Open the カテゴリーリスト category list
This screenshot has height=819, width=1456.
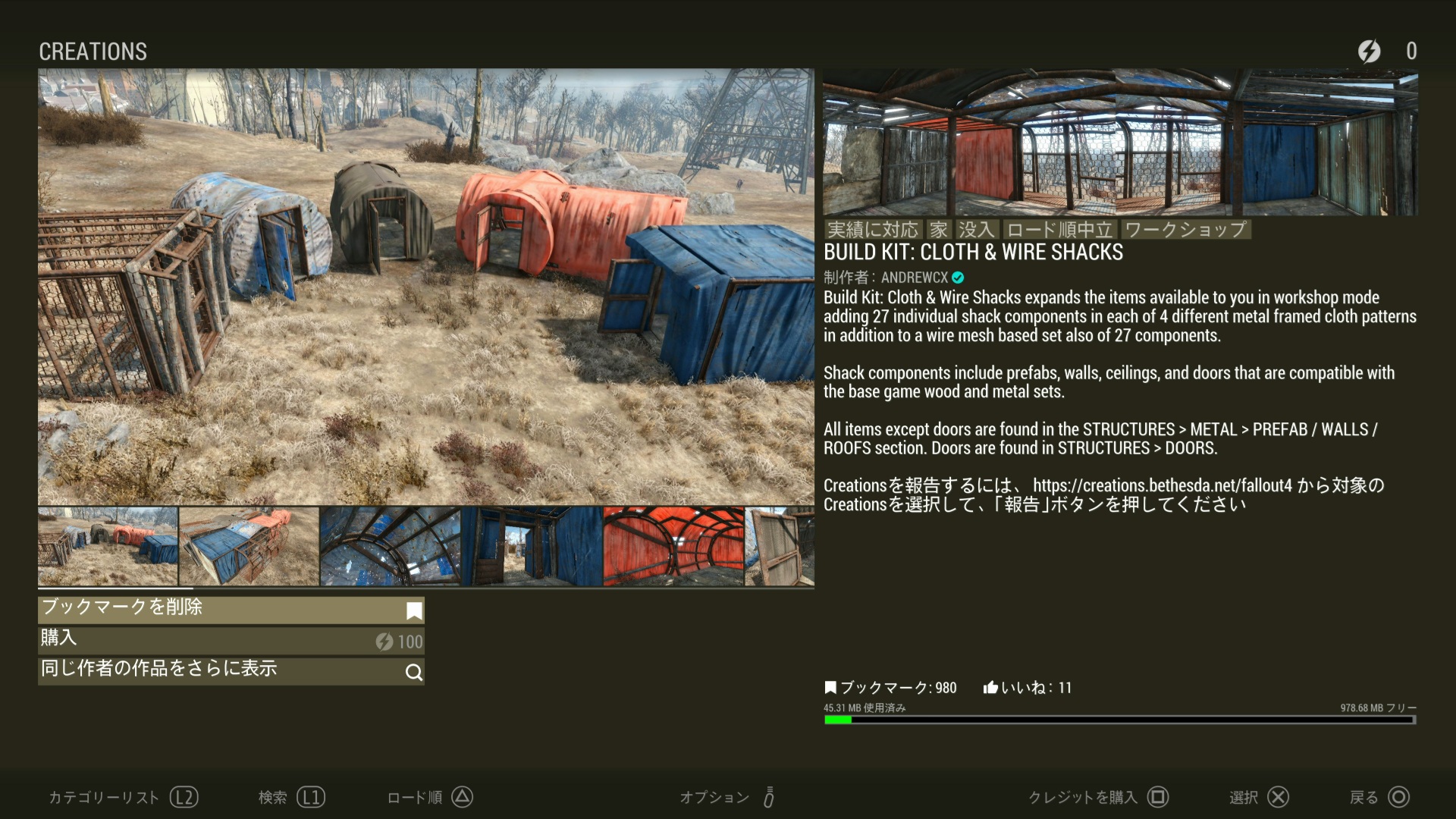[x=123, y=797]
